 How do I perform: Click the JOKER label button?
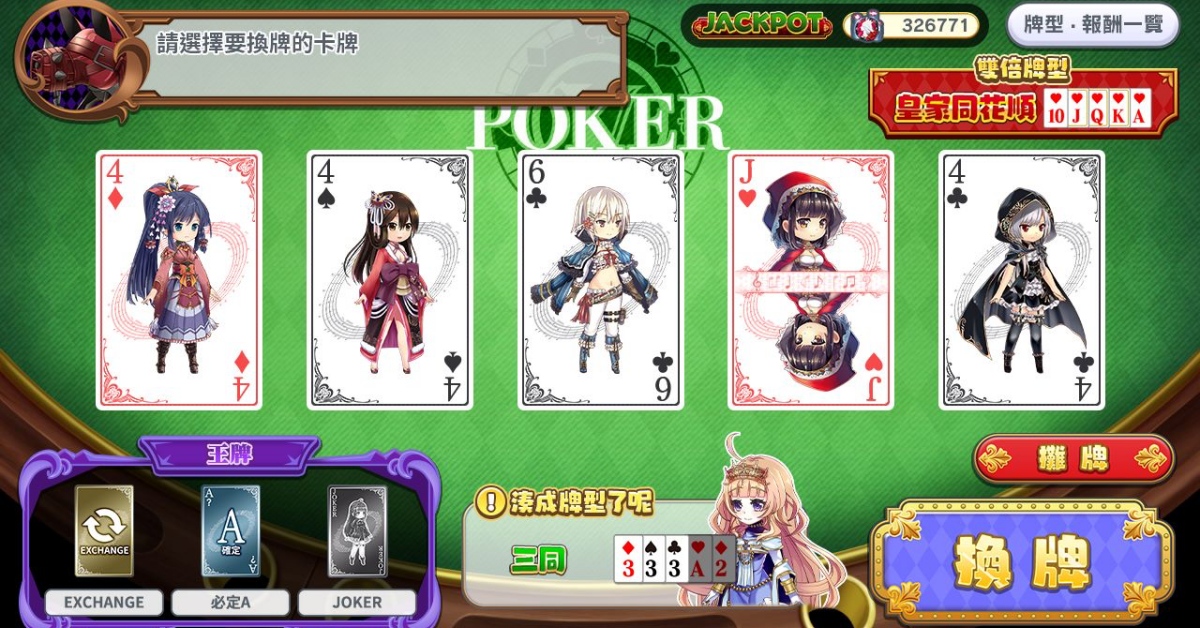pos(357,602)
